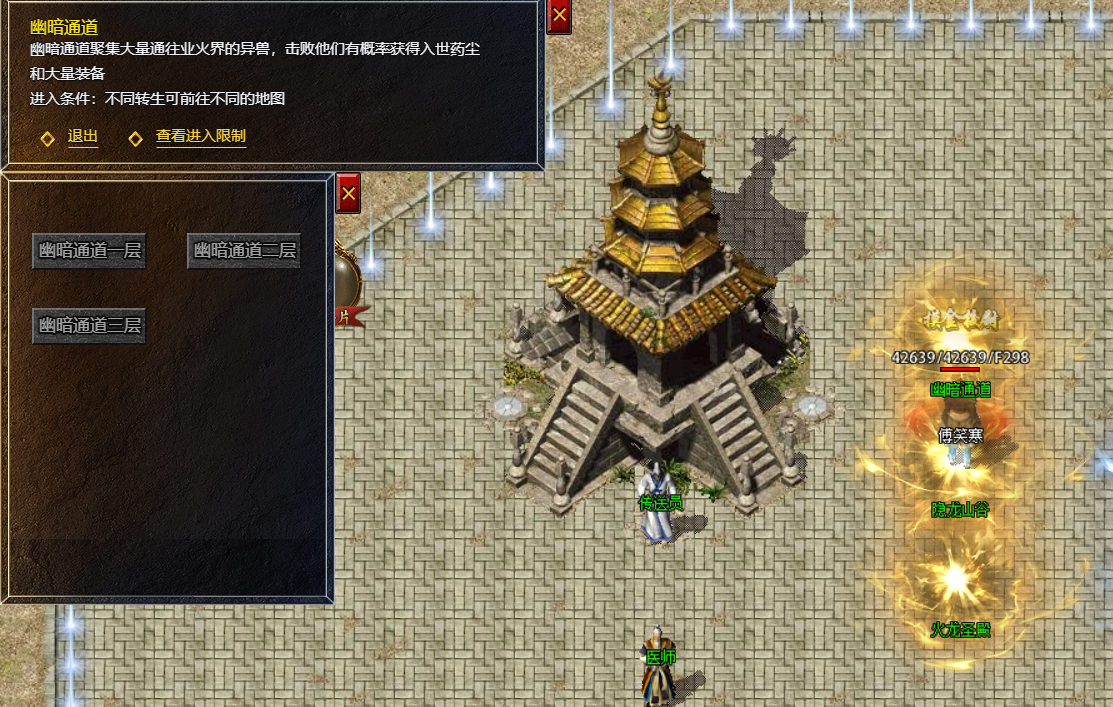Close the floor selection panel

pyautogui.click(x=348, y=193)
